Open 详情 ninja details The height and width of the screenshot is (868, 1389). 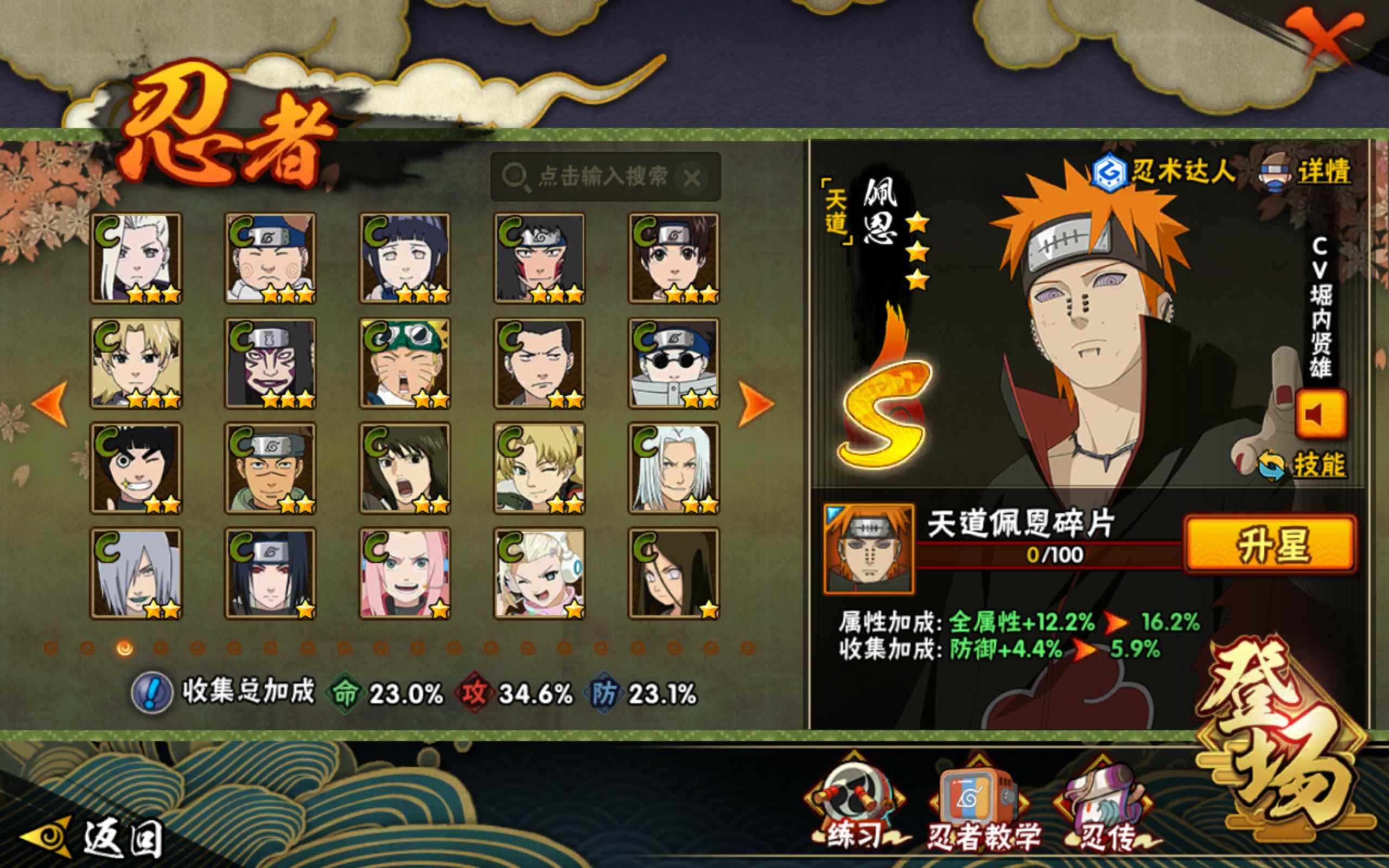pyautogui.click(x=1323, y=171)
